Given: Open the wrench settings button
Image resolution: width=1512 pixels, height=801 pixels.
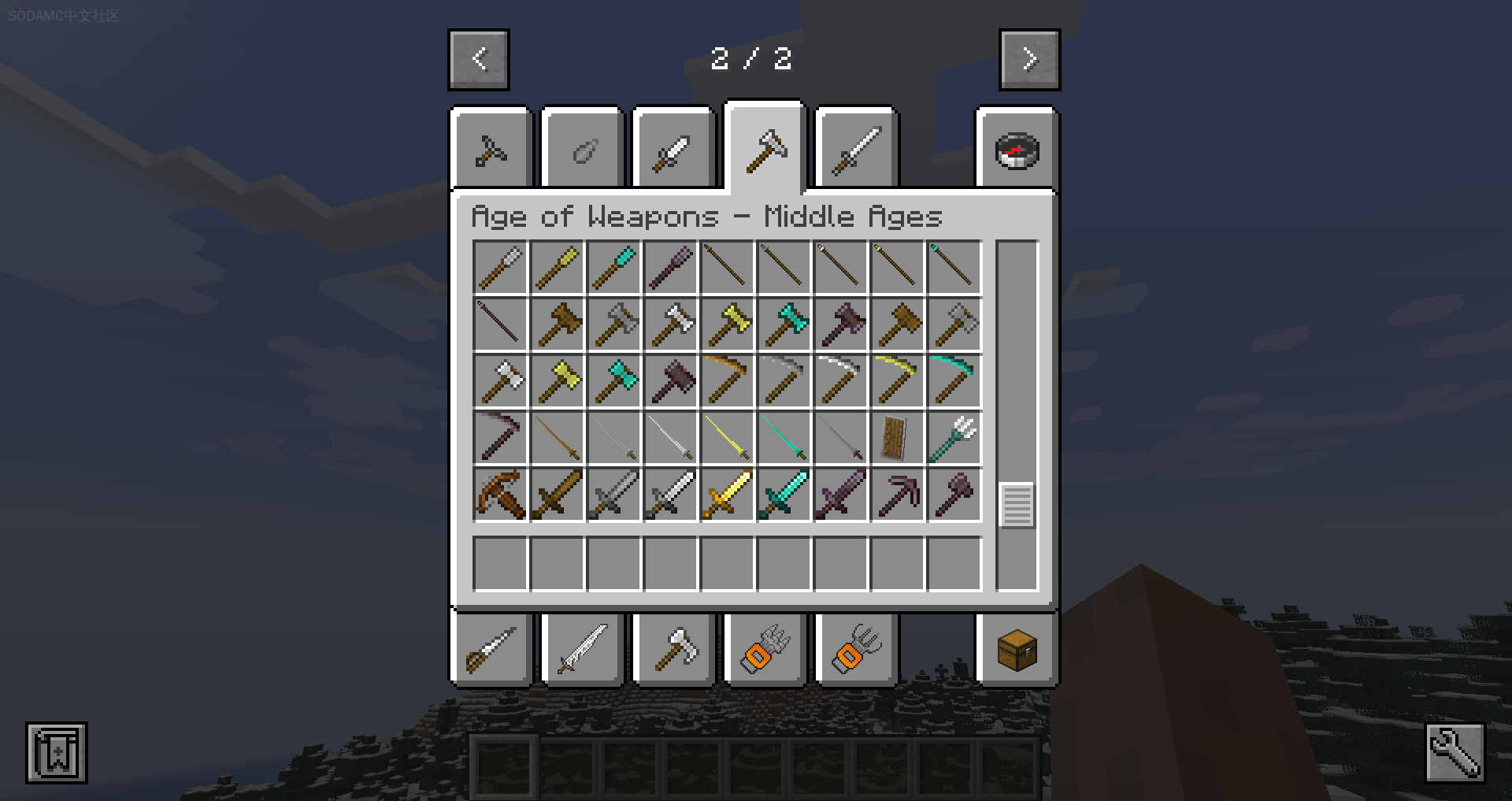Looking at the screenshot, I should click(x=1455, y=752).
